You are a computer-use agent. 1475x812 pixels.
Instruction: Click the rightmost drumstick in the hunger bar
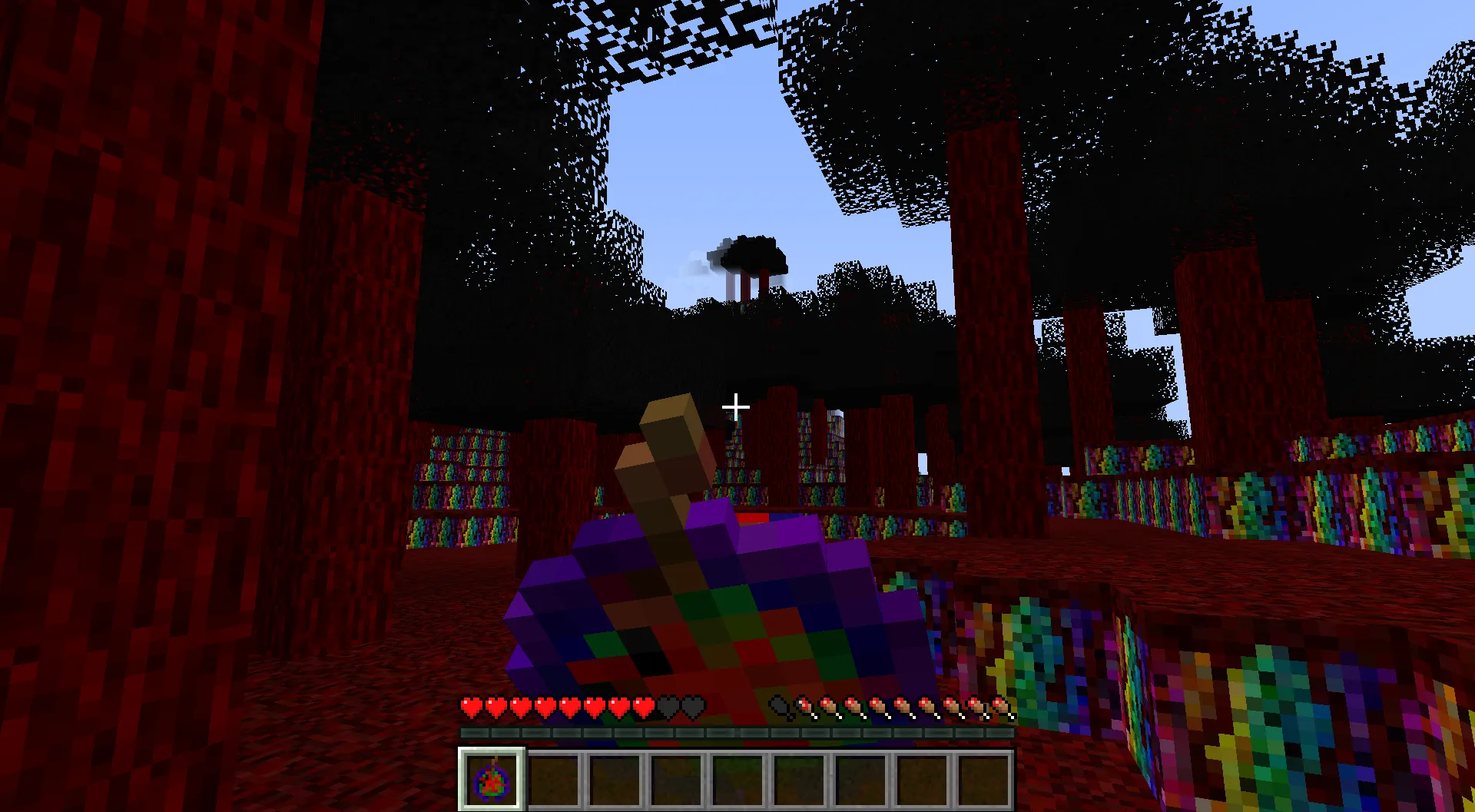click(x=999, y=705)
